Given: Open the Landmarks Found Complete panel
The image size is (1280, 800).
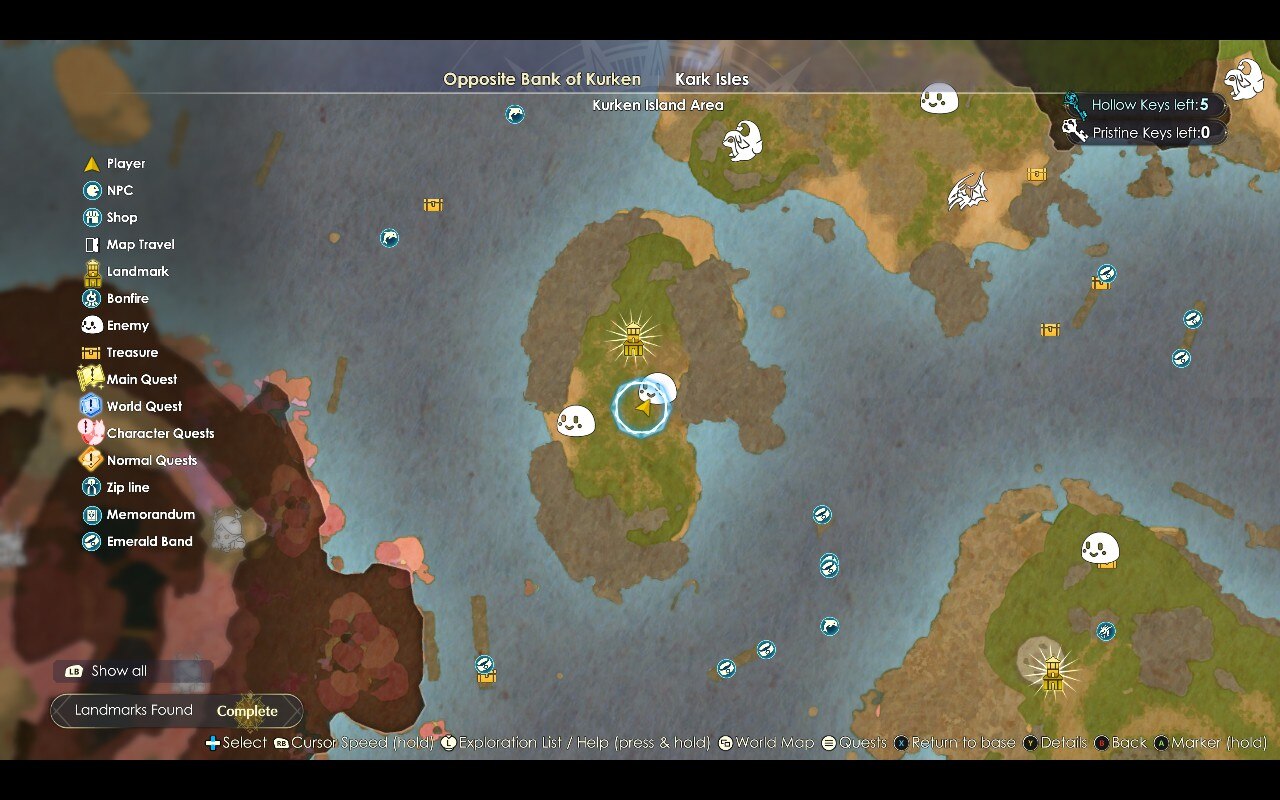Looking at the screenshot, I should [x=176, y=711].
